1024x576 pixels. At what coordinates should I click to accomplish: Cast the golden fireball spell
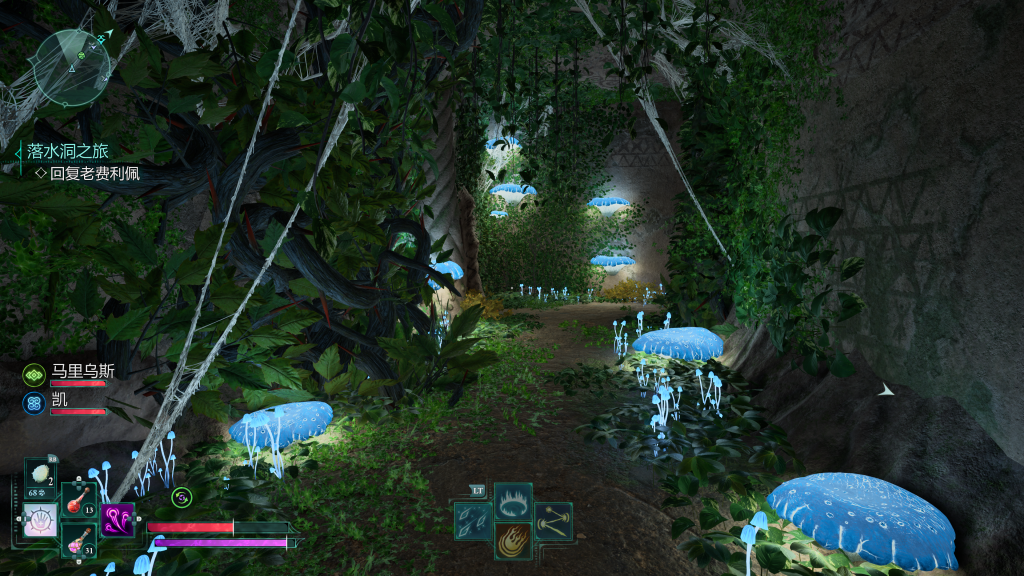coord(513,540)
